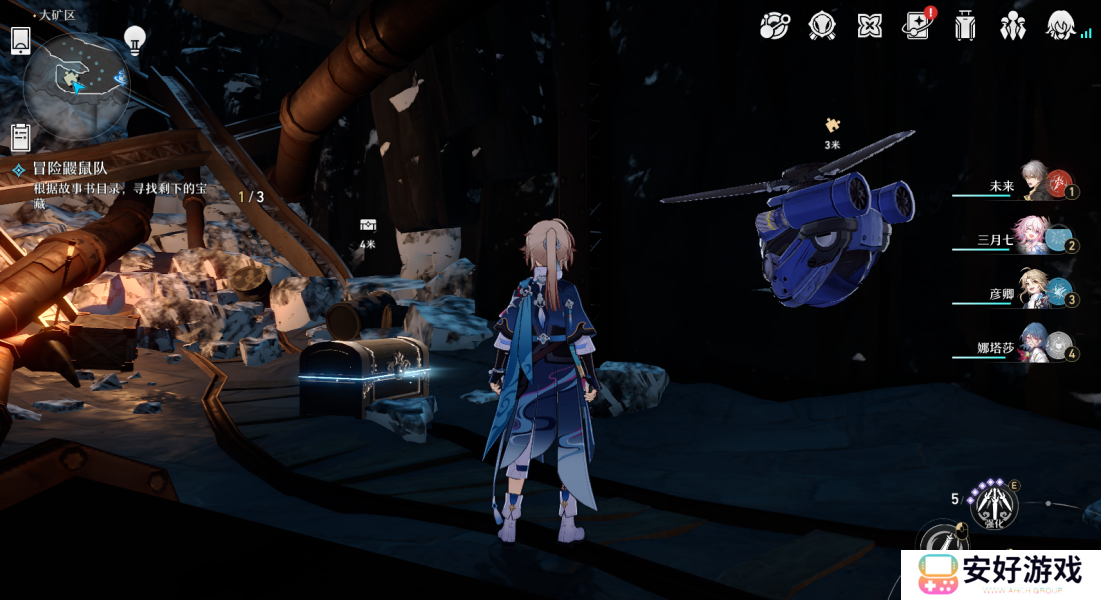The width and height of the screenshot is (1101, 600).
Task: Open the phone menu icon
Action: (x=20, y=41)
